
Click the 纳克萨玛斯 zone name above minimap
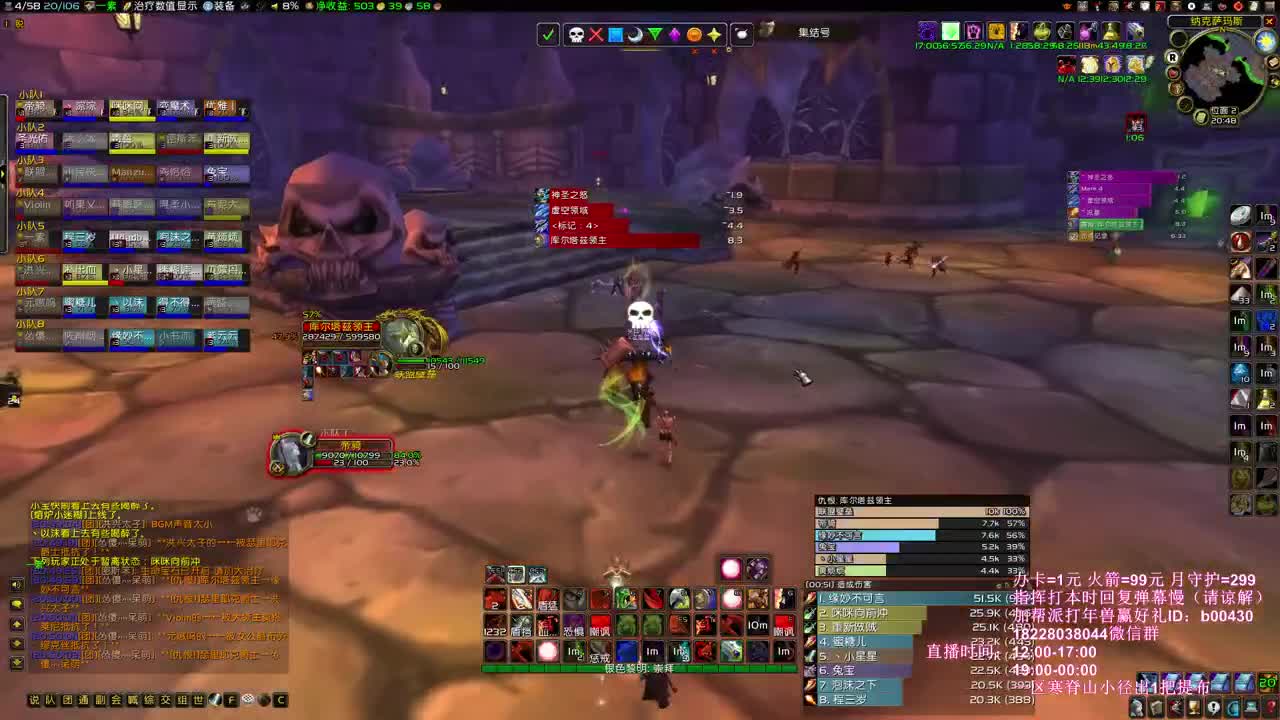[1217, 21]
